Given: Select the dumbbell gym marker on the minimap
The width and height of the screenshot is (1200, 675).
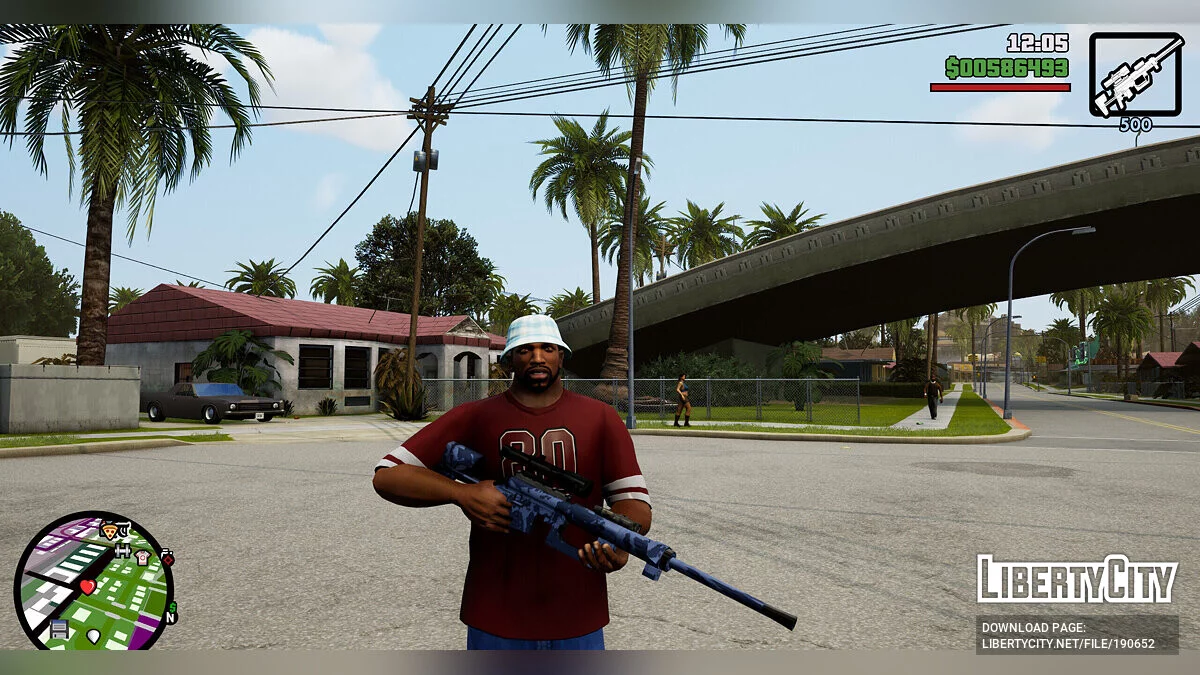Looking at the screenshot, I should (123, 549).
